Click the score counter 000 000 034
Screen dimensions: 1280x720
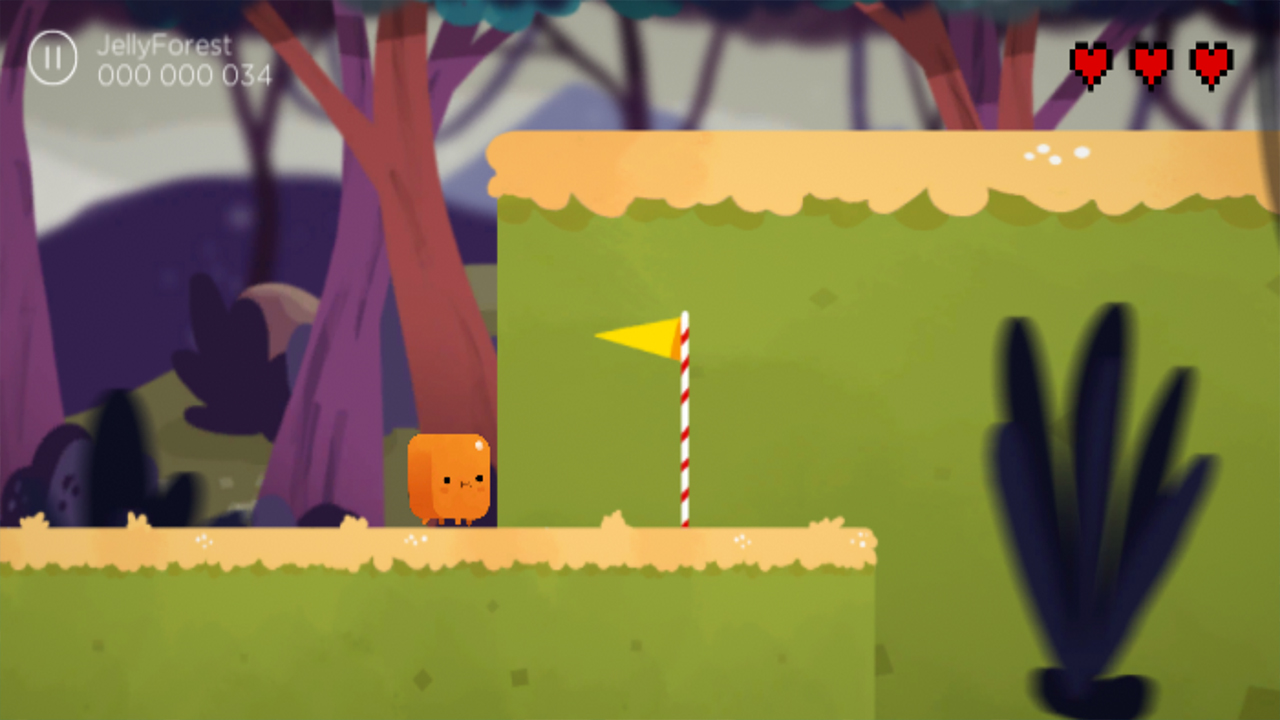pyautogui.click(x=183, y=74)
